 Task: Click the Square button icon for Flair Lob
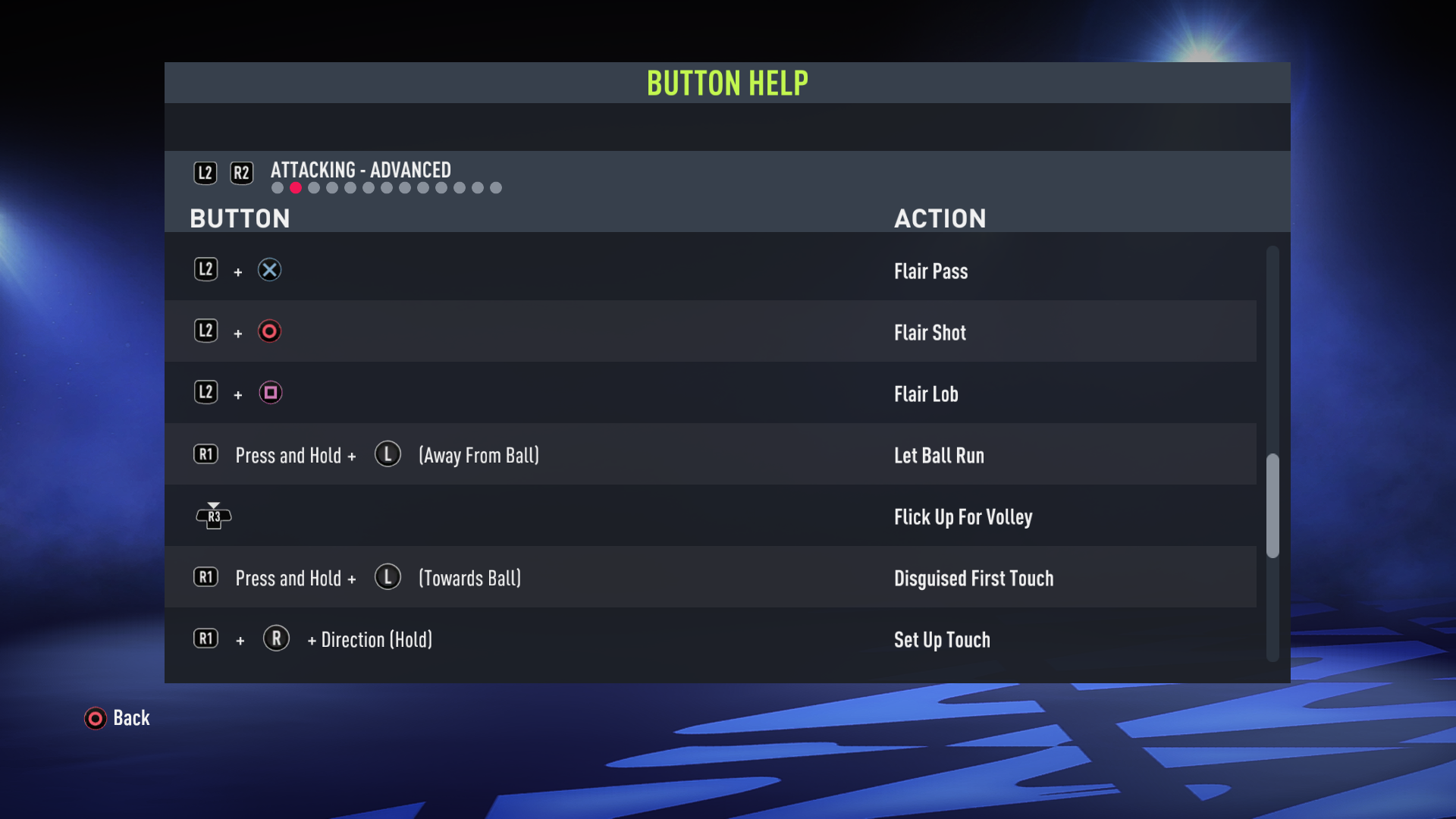[271, 393]
